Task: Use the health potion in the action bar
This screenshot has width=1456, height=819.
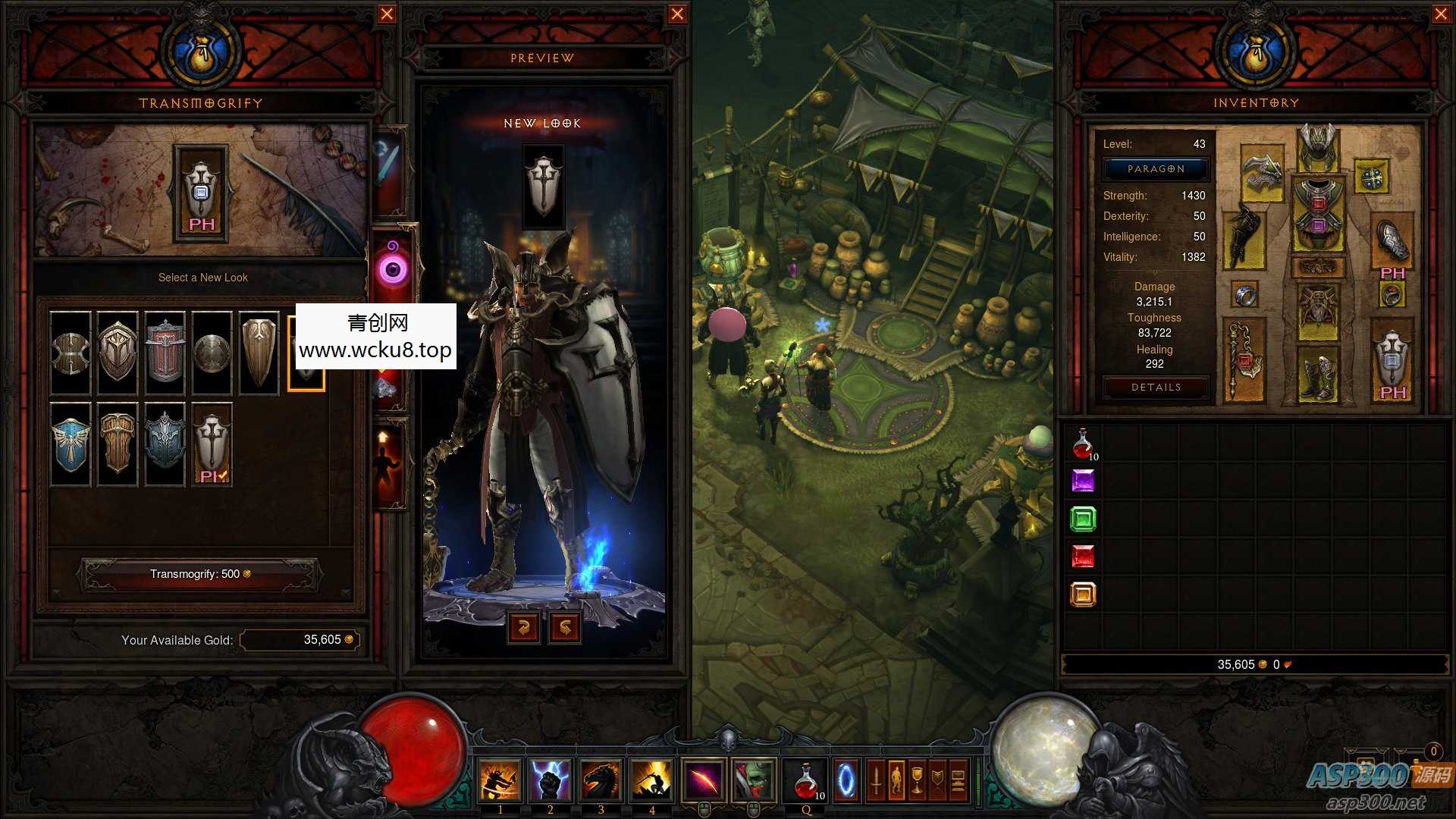Action: click(x=807, y=780)
